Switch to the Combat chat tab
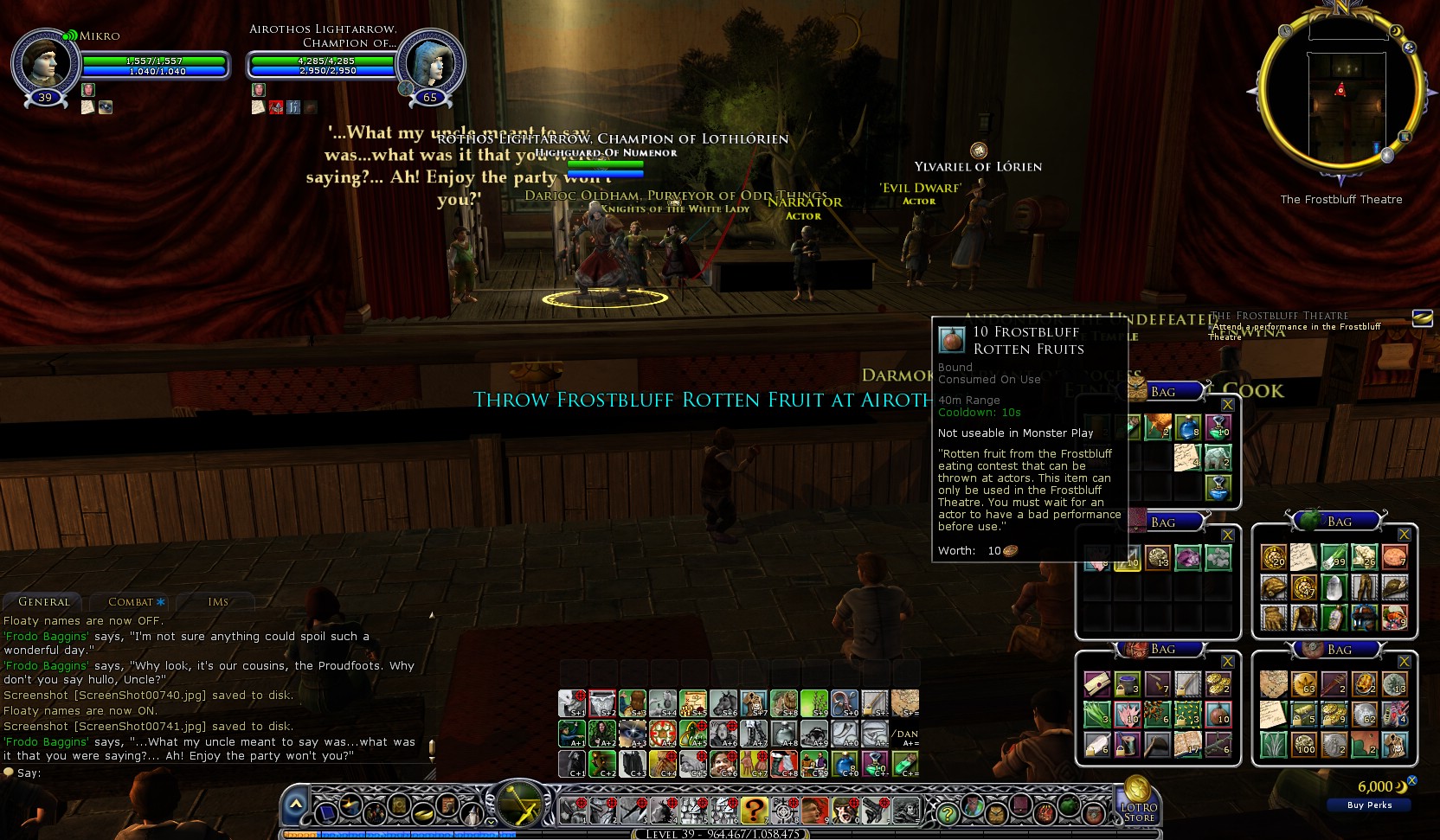This screenshot has width=1440, height=840. tap(131, 601)
